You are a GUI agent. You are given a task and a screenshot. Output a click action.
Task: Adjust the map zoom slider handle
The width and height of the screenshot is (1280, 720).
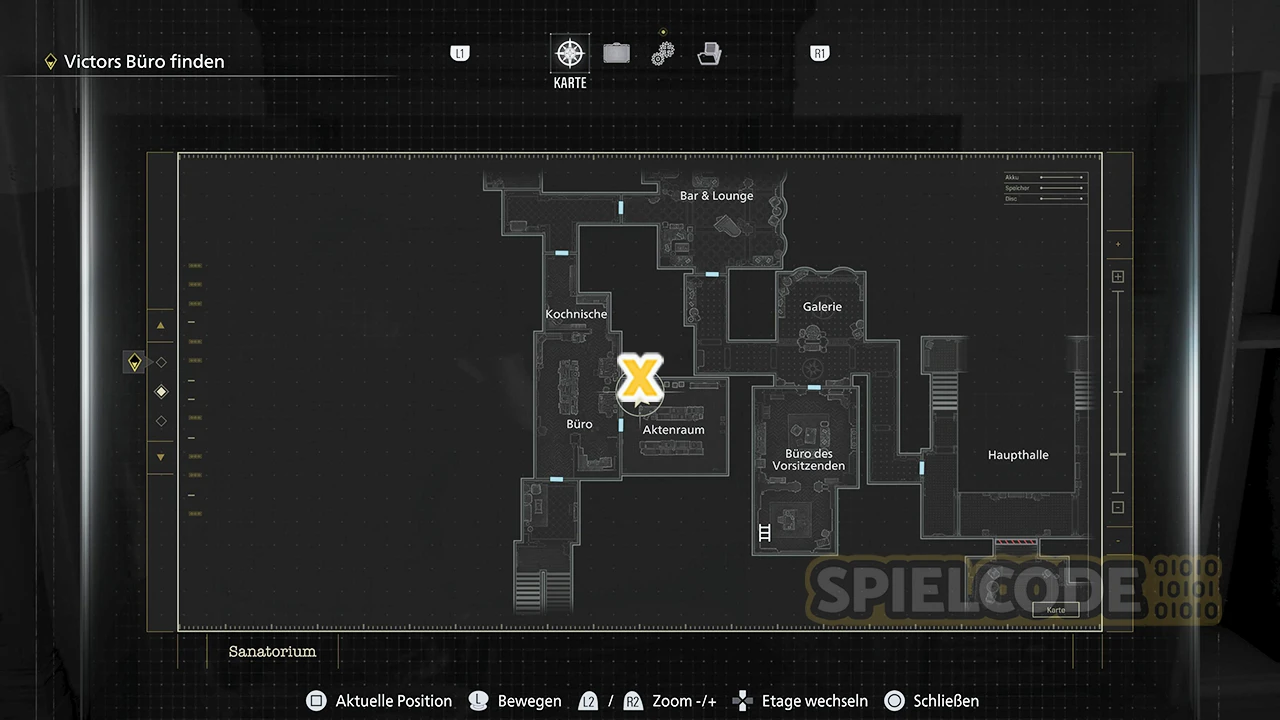[1118, 455]
